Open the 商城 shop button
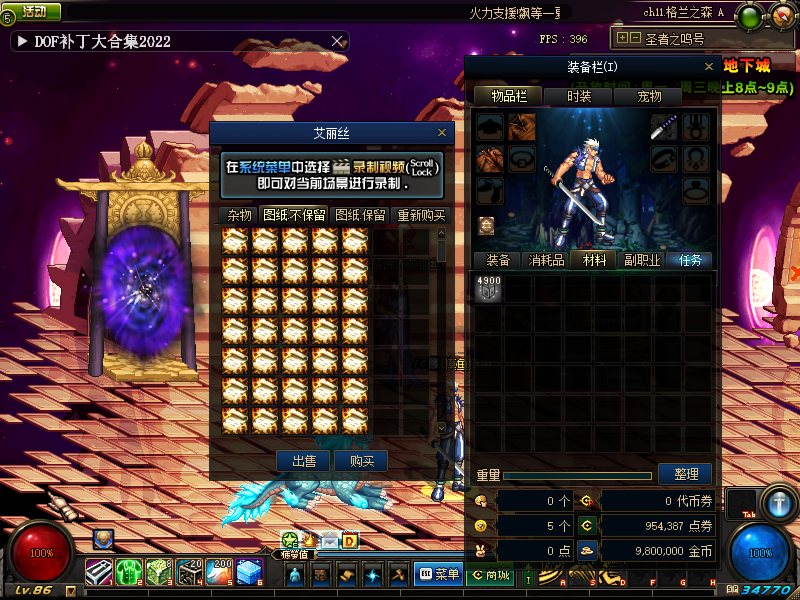Screen dimensions: 800x600 [x=490, y=575]
